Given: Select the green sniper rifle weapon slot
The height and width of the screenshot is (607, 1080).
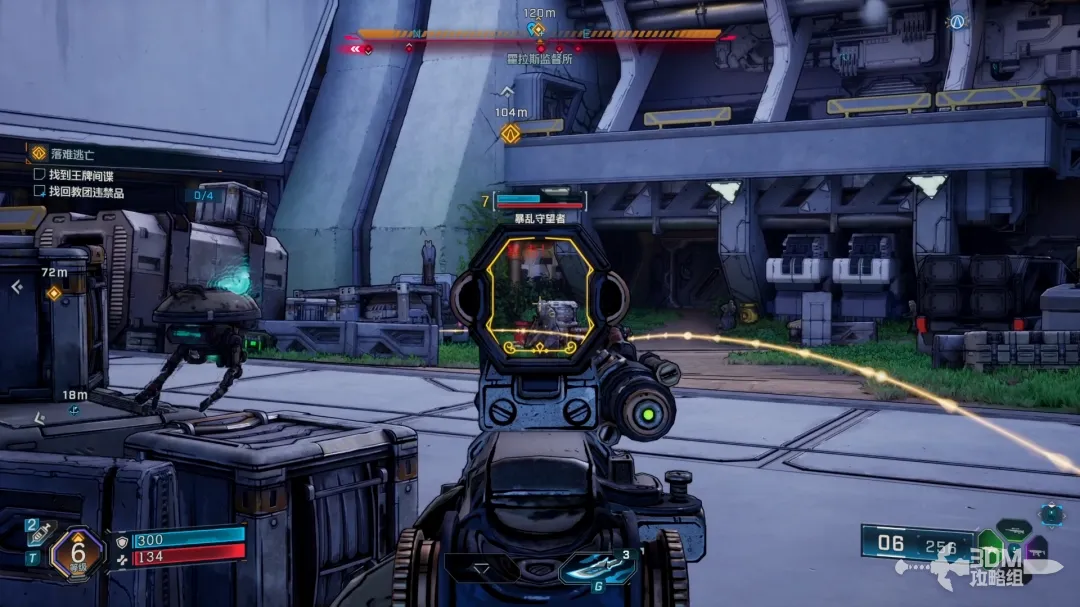Looking at the screenshot, I should [1011, 530].
